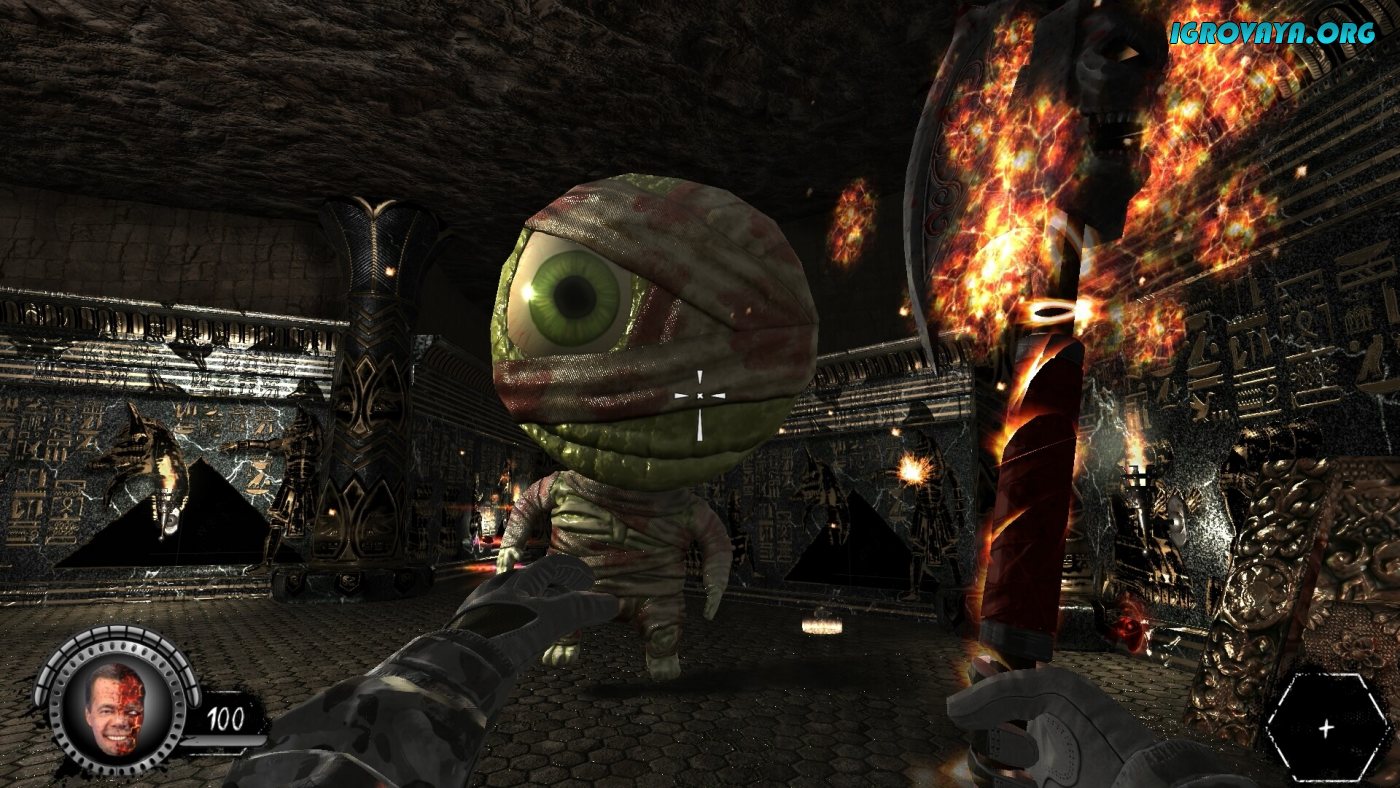Select the hexagonal weapon indicator
The image size is (1400, 788).
tap(1325, 728)
